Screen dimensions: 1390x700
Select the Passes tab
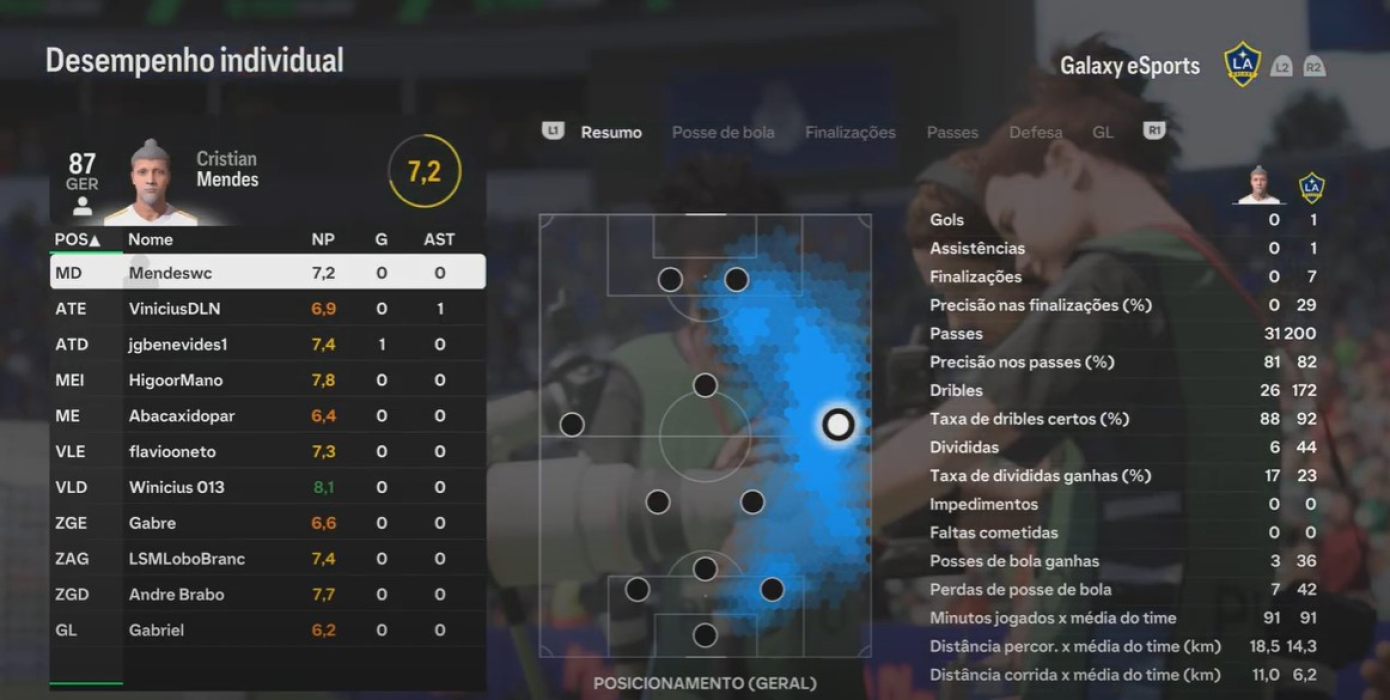(952, 132)
